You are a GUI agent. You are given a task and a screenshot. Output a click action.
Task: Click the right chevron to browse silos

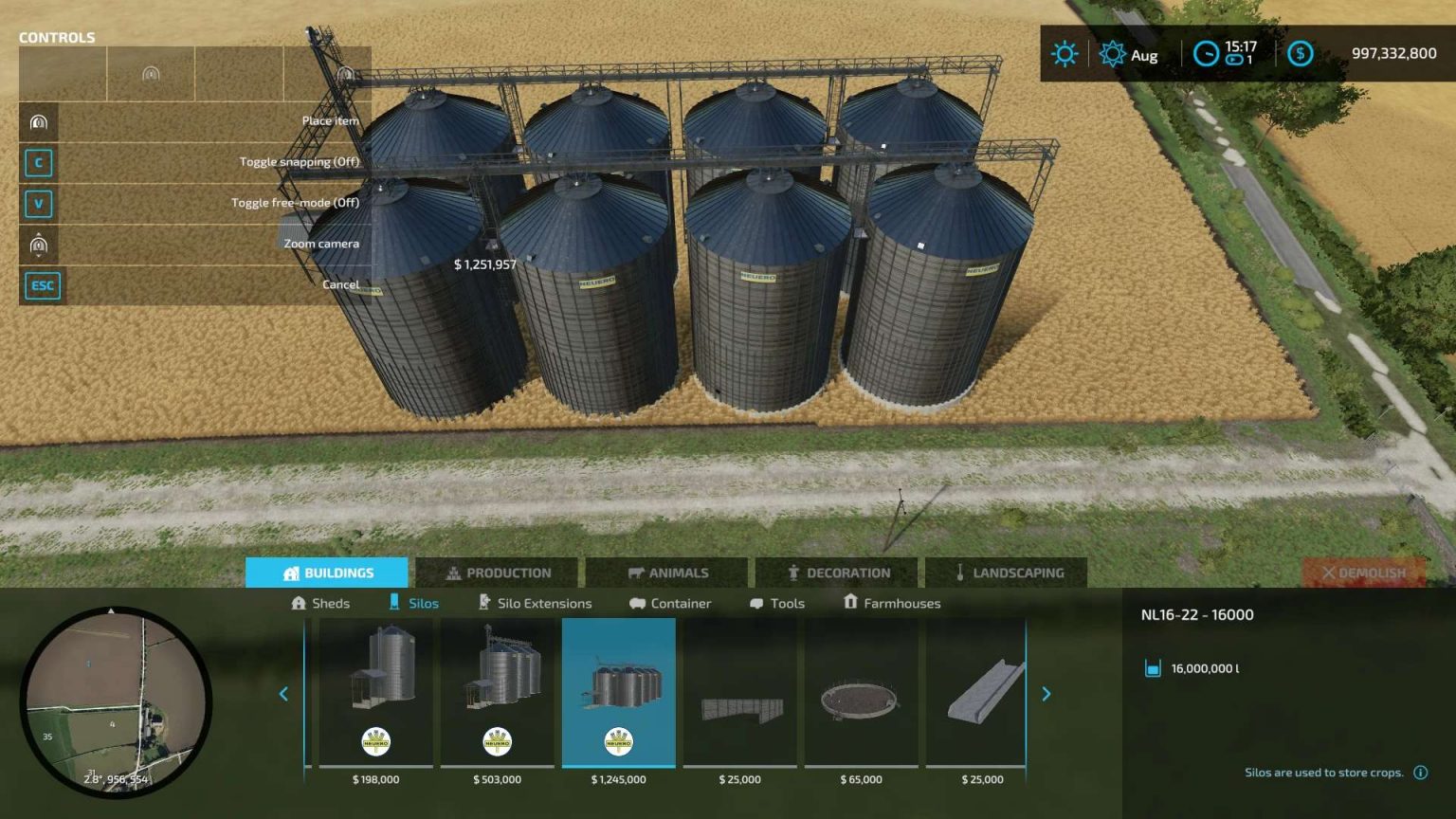coord(1046,694)
